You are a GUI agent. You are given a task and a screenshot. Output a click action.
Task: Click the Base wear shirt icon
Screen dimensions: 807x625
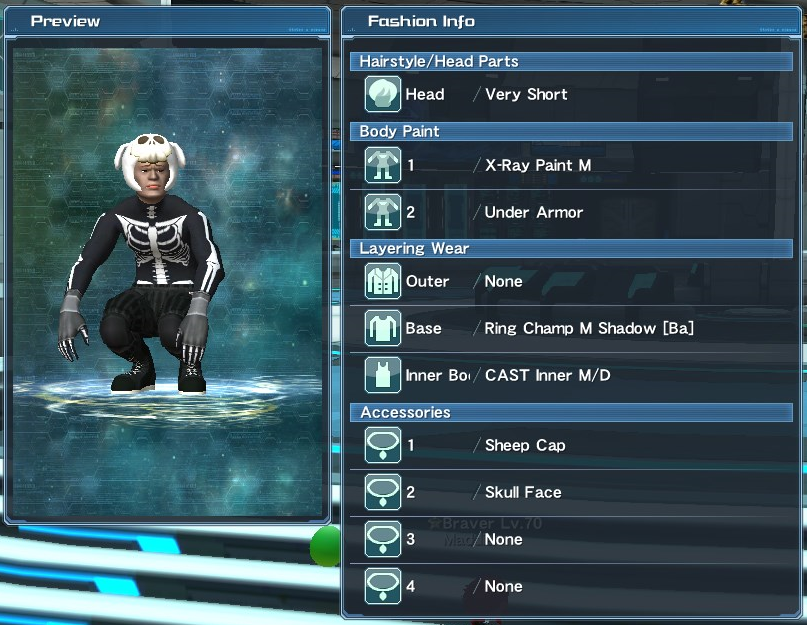tap(383, 329)
